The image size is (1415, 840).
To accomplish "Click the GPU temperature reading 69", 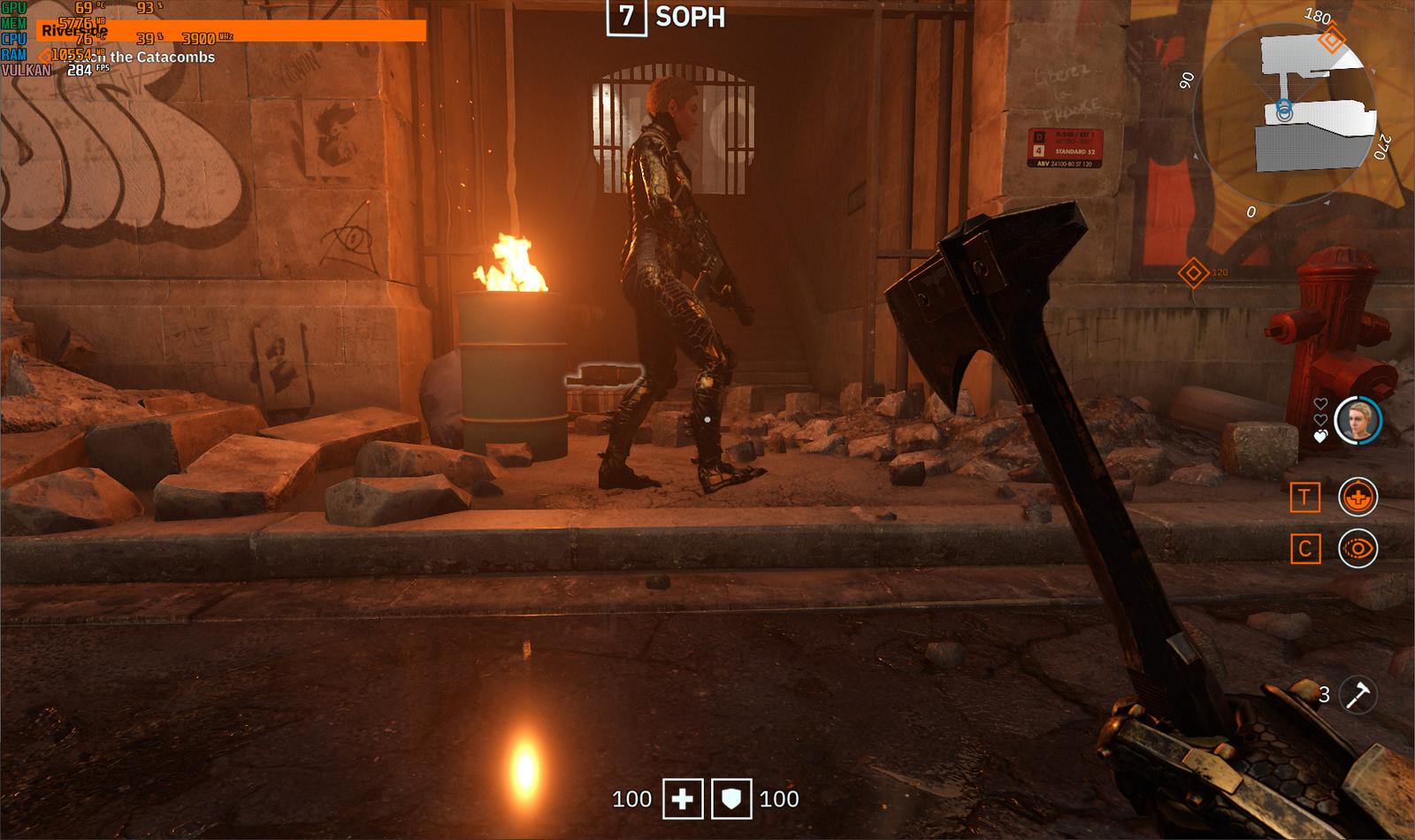I will coord(82,8).
